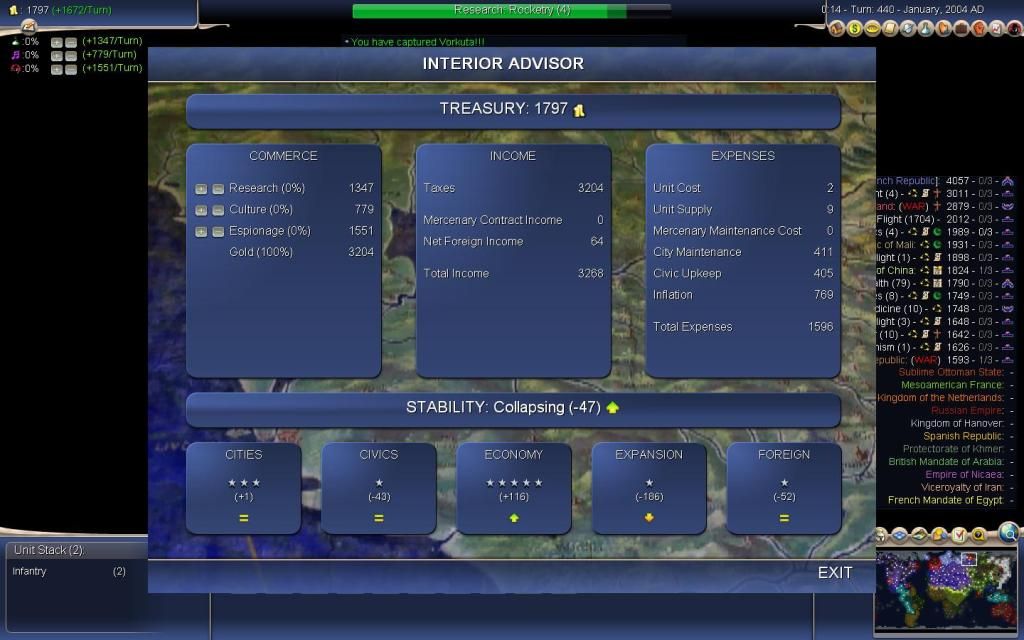1024x640 pixels.
Task: Click the world minimap
Action: click(947, 590)
